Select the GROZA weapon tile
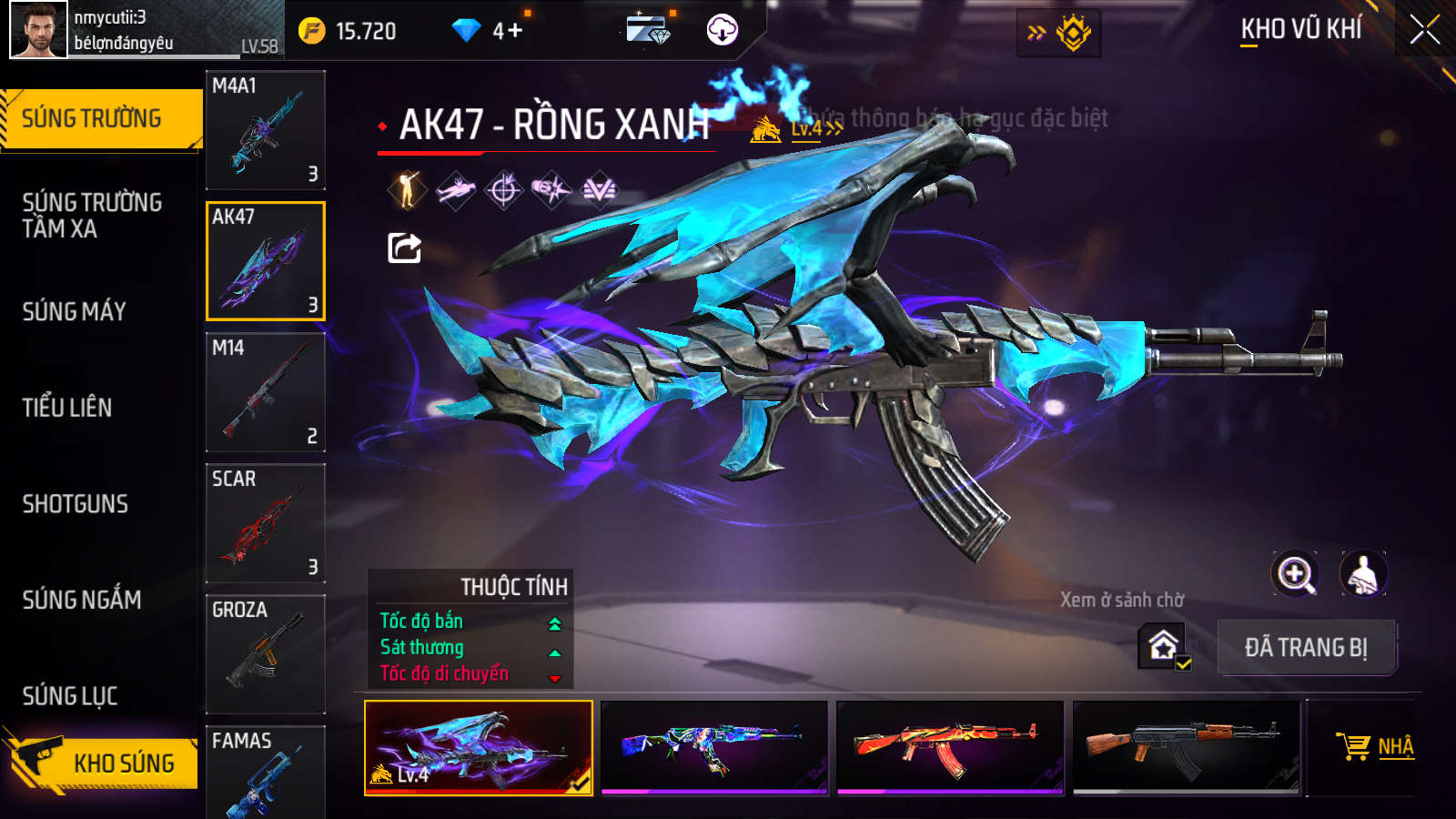Screen dimensions: 1456x819 click(x=265, y=654)
